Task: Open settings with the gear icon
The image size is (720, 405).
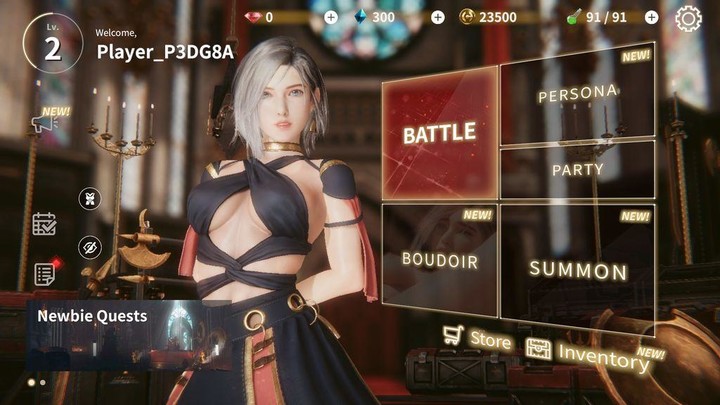Action: (x=689, y=17)
